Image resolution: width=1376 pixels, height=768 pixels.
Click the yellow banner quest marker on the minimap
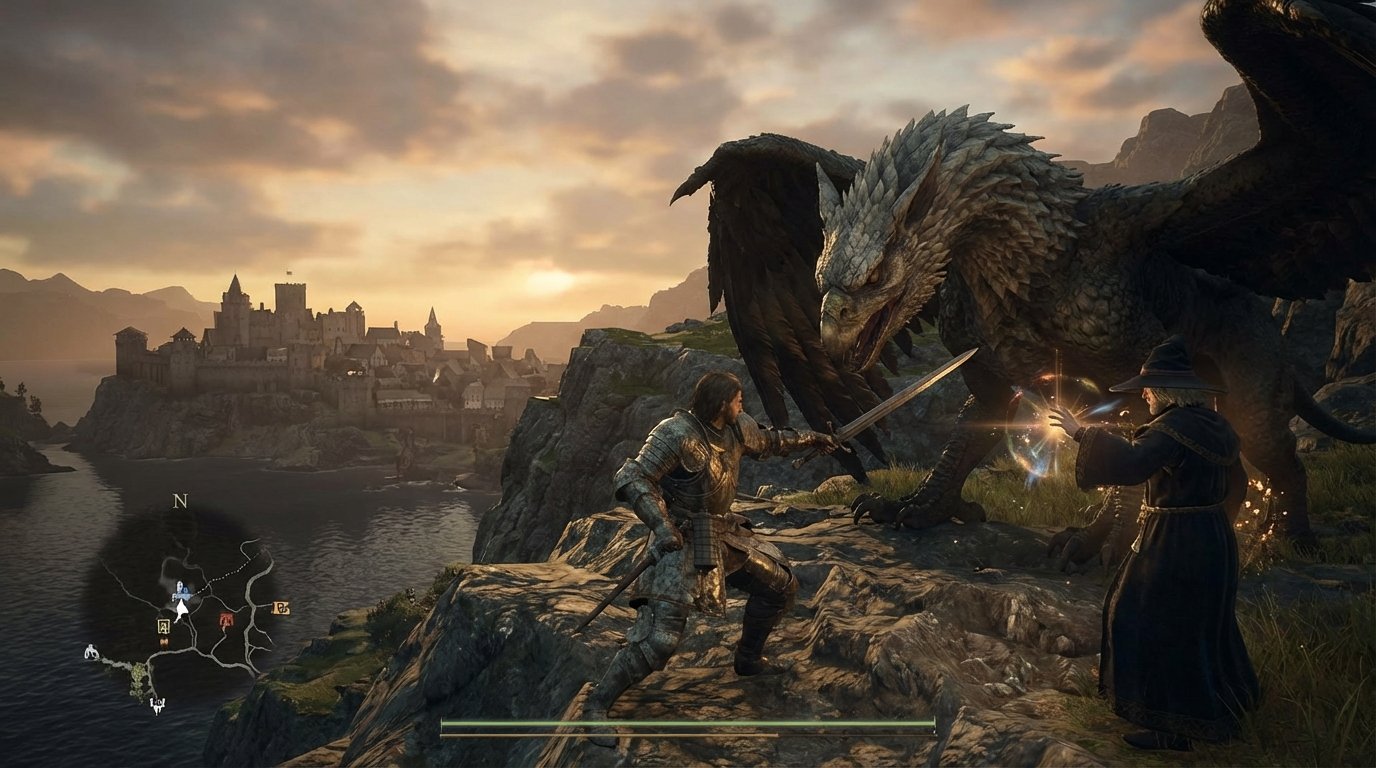163,627
